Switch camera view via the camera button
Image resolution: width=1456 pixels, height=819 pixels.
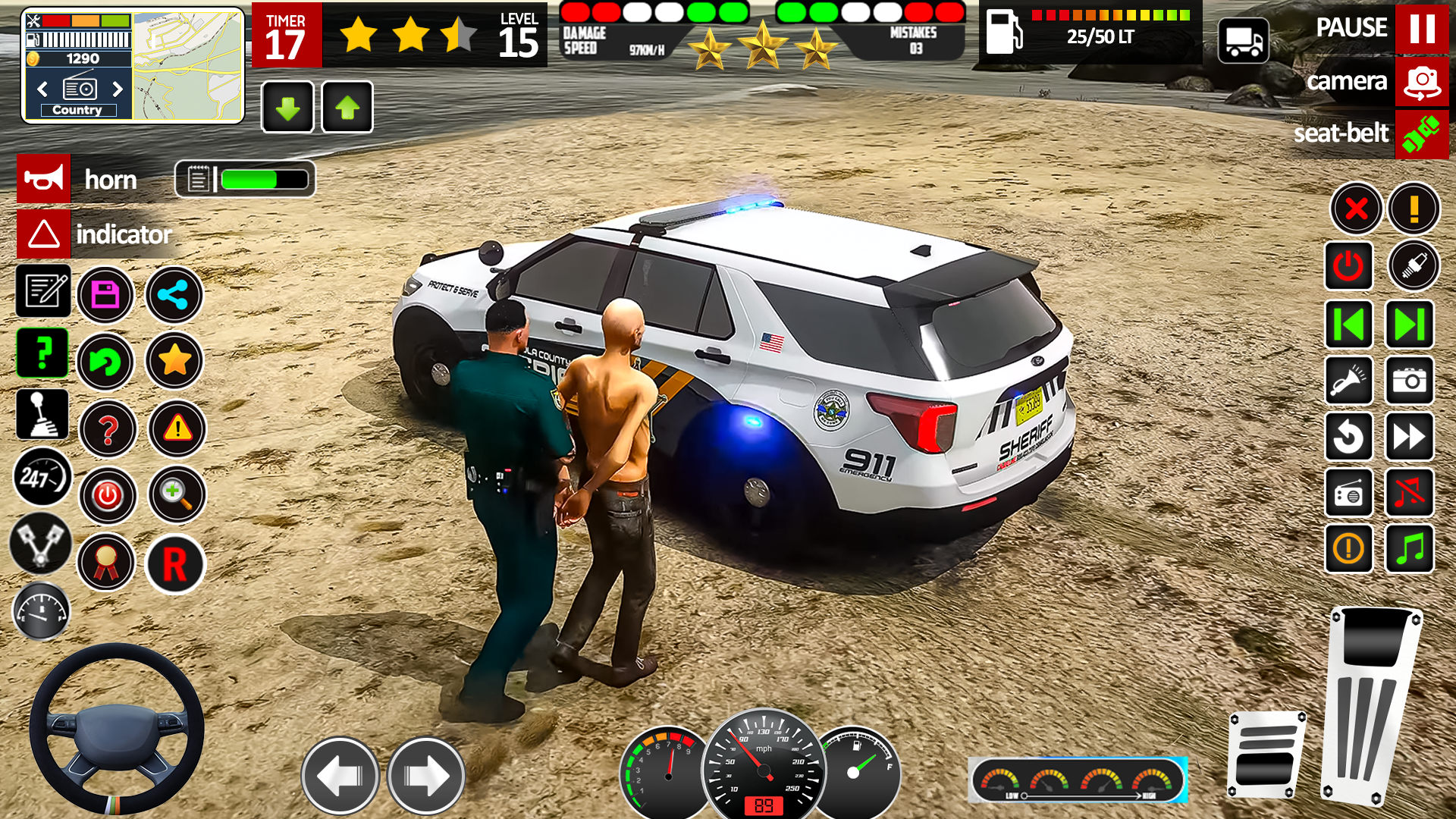[1420, 82]
